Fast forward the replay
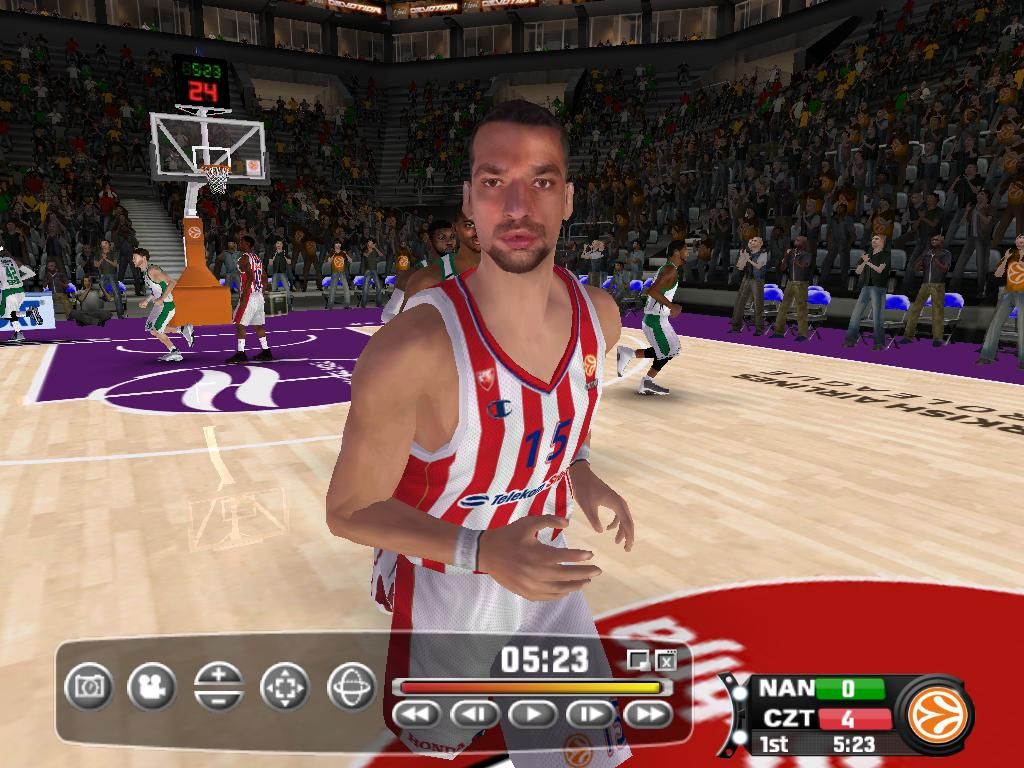This screenshot has width=1024, height=768. pos(649,714)
